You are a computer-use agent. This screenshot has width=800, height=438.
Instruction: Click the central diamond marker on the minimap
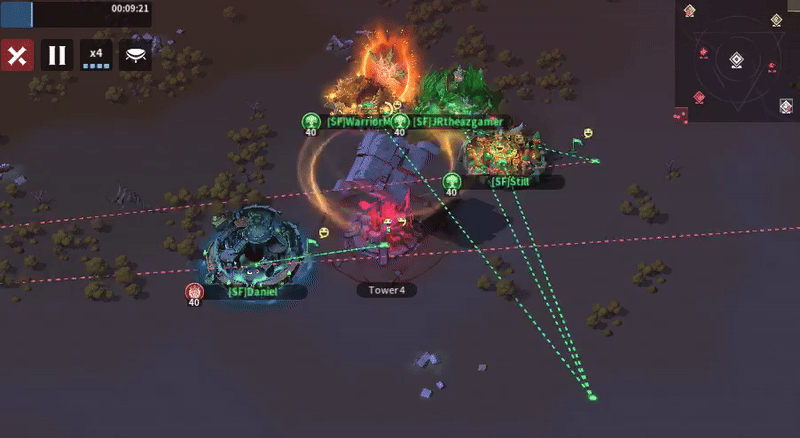[736, 61]
